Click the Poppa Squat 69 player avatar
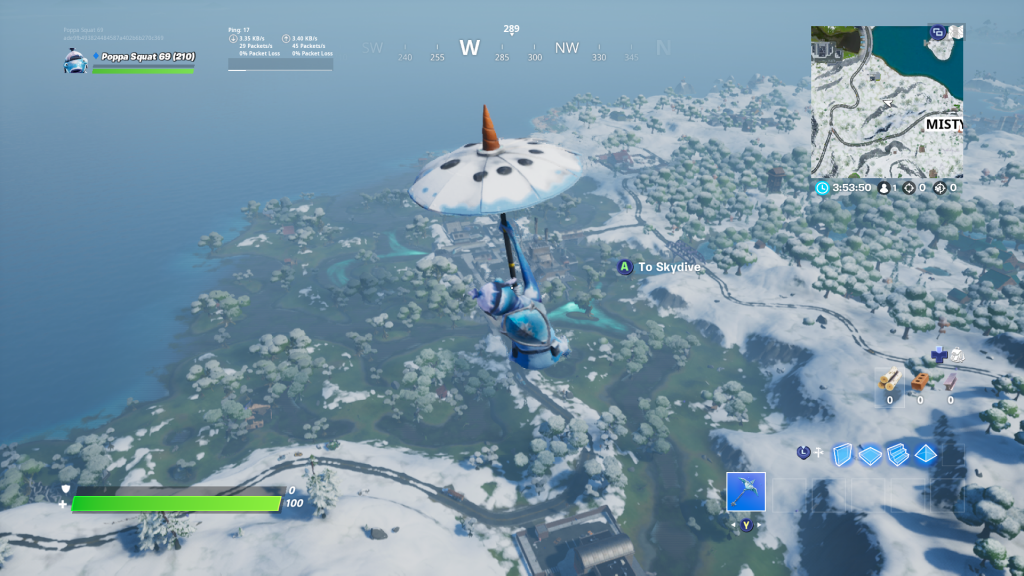 click(x=76, y=61)
